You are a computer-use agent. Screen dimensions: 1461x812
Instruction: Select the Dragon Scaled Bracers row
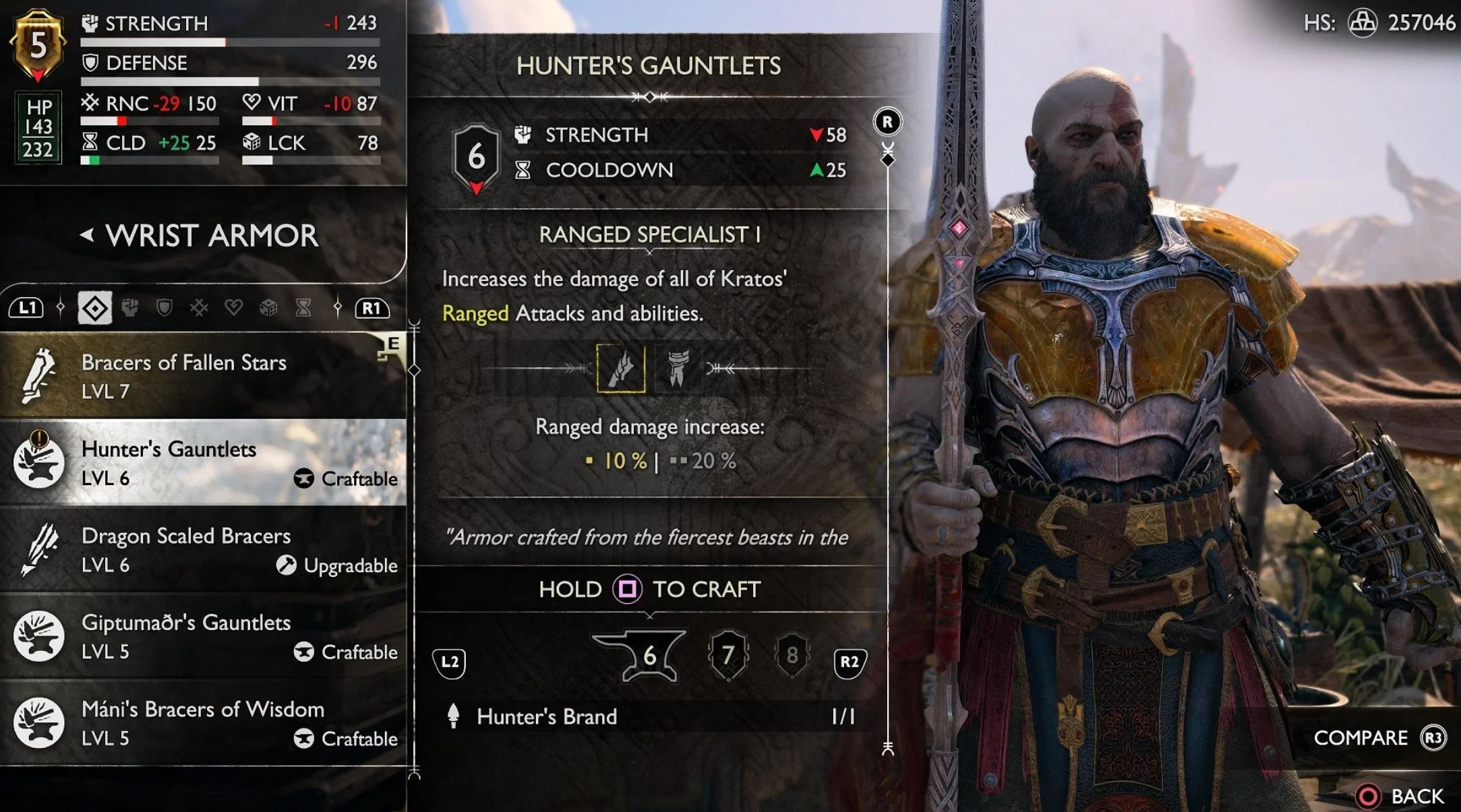[x=202, y=550]
